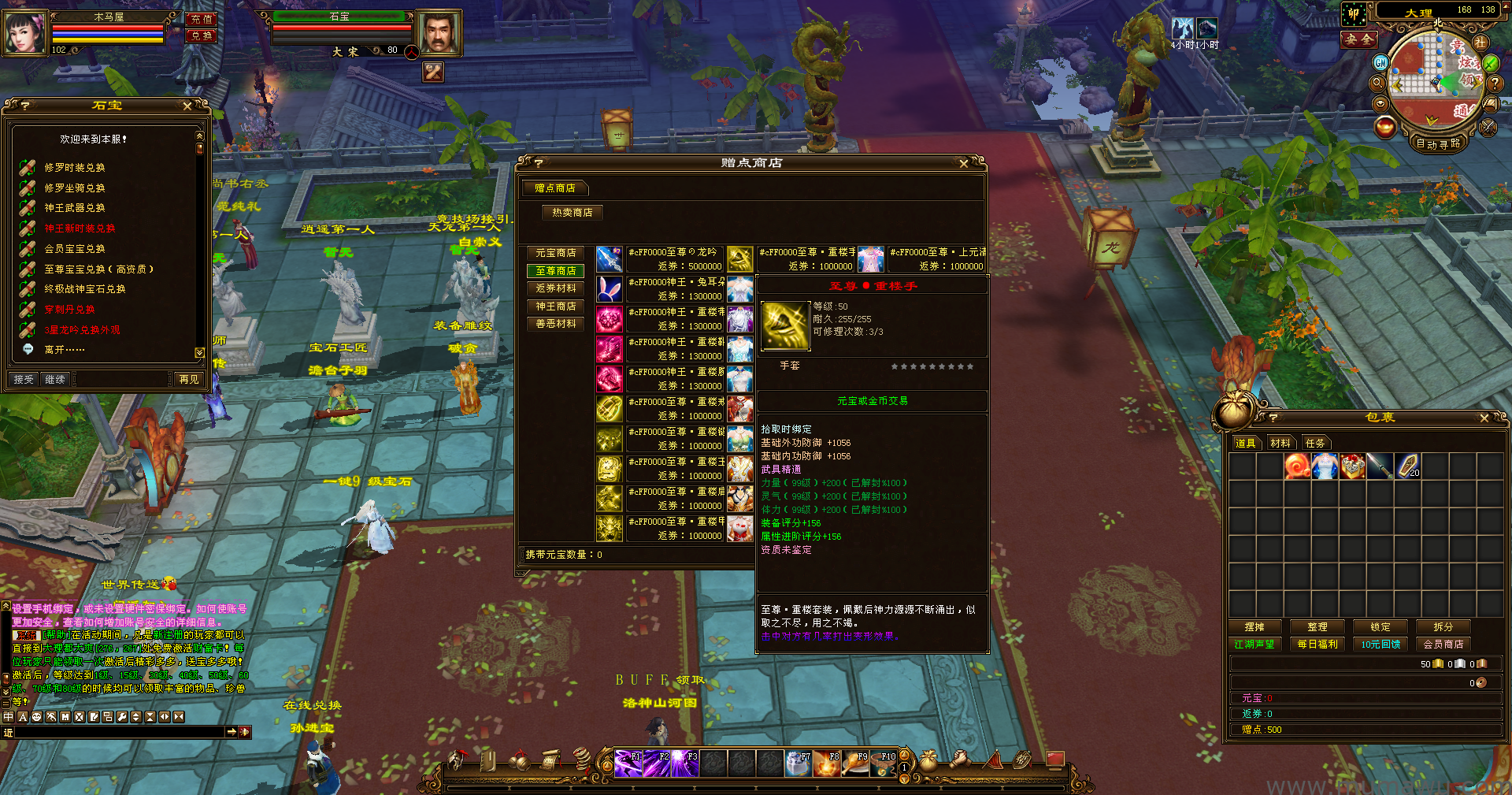
Task: Select the 神王商店 category
Action: click(x=555, y=306)
